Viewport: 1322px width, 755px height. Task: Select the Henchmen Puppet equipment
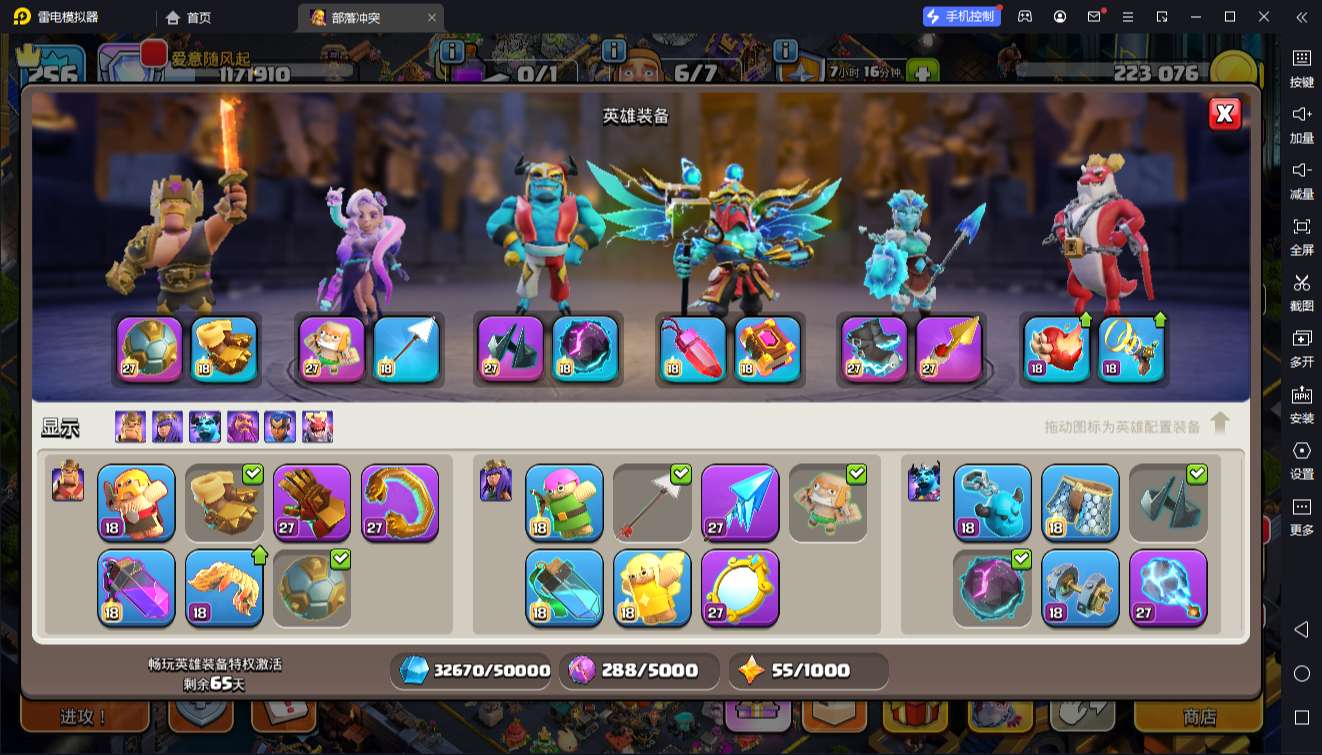pos(992,502)
